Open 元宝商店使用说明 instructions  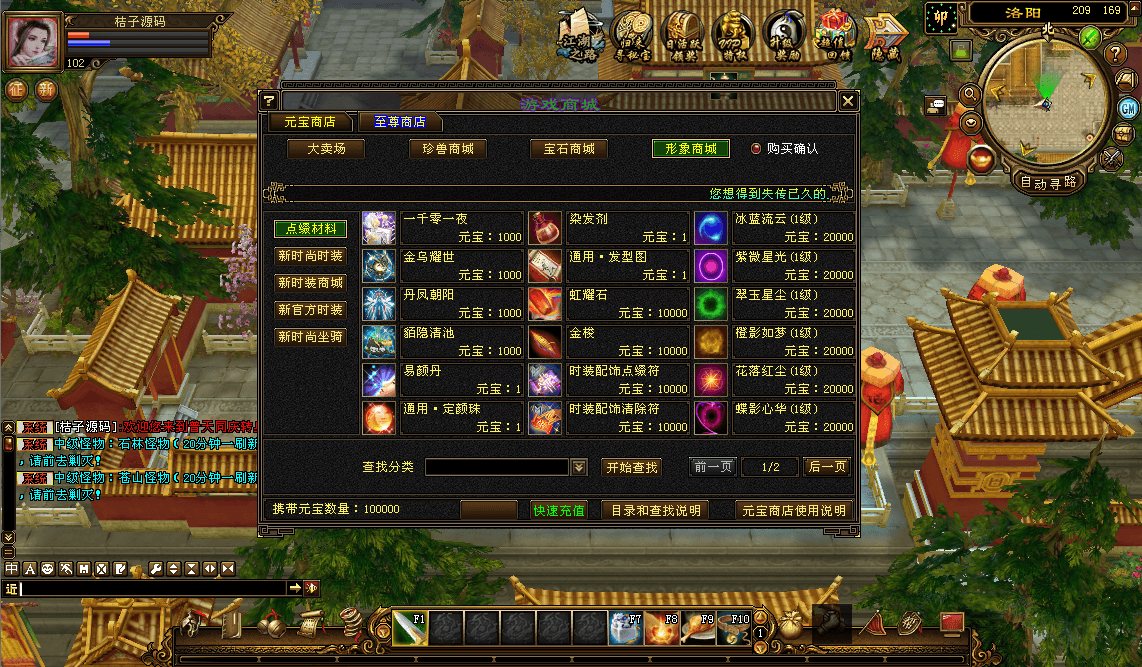point(794,510)
